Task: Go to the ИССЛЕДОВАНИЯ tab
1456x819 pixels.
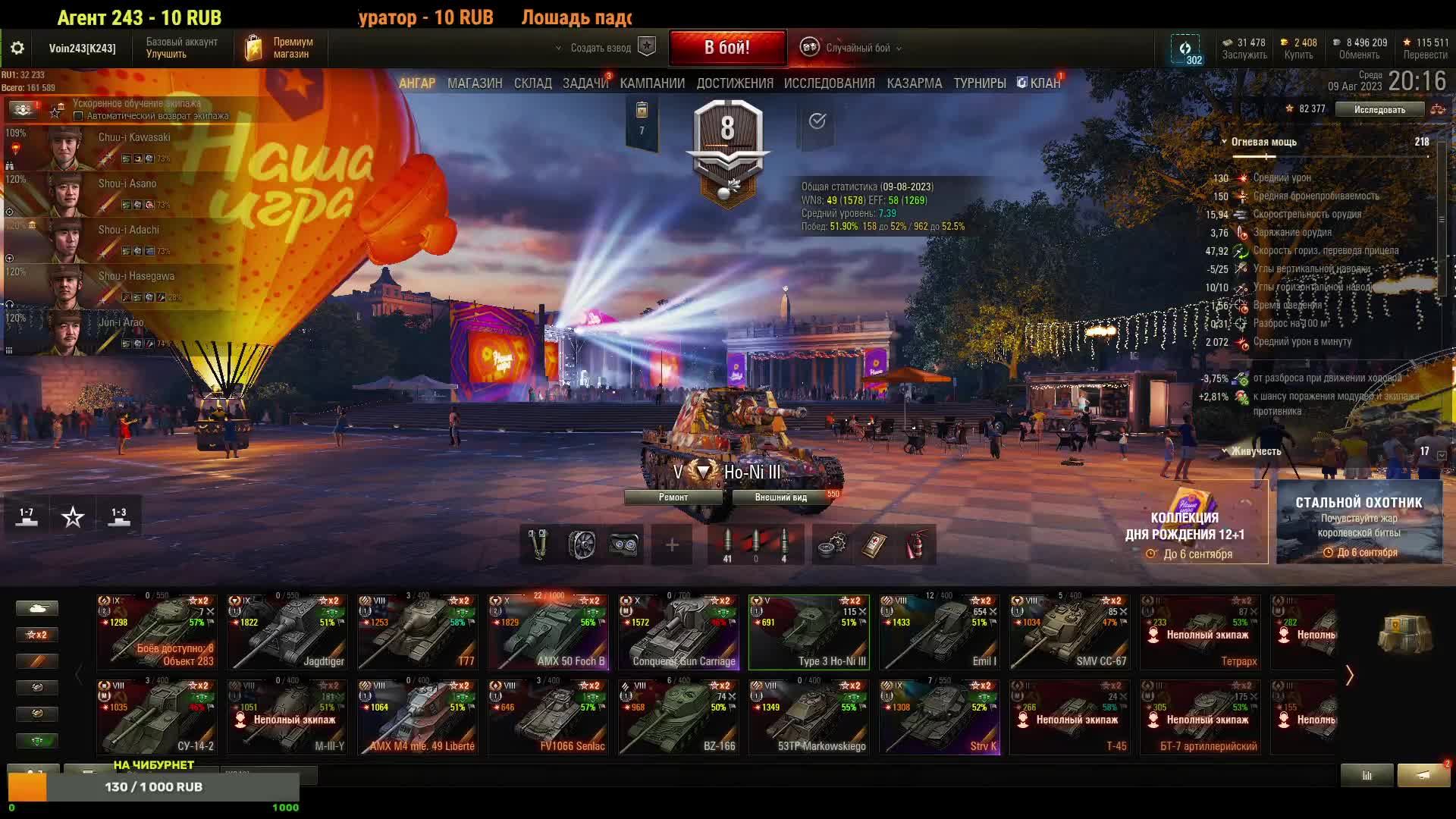Action: [829, 83]
